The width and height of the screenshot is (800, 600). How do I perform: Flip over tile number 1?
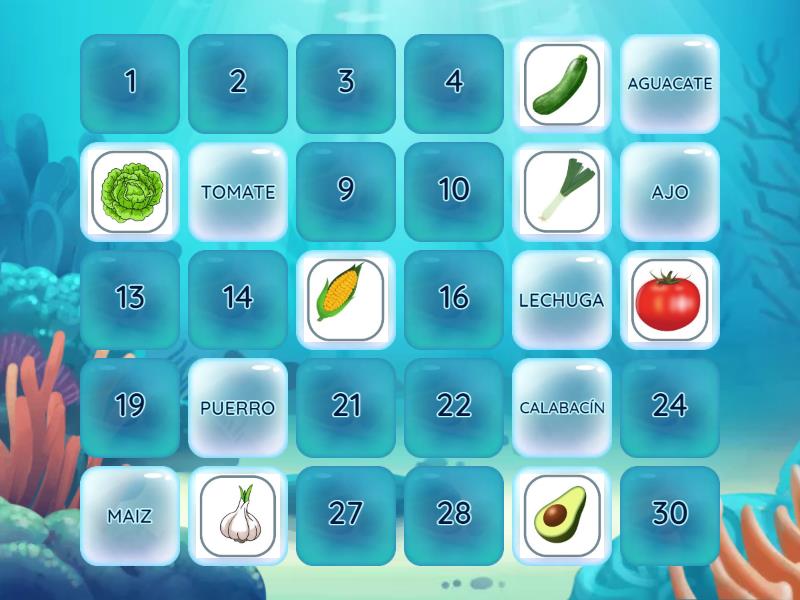coord(130,83)
